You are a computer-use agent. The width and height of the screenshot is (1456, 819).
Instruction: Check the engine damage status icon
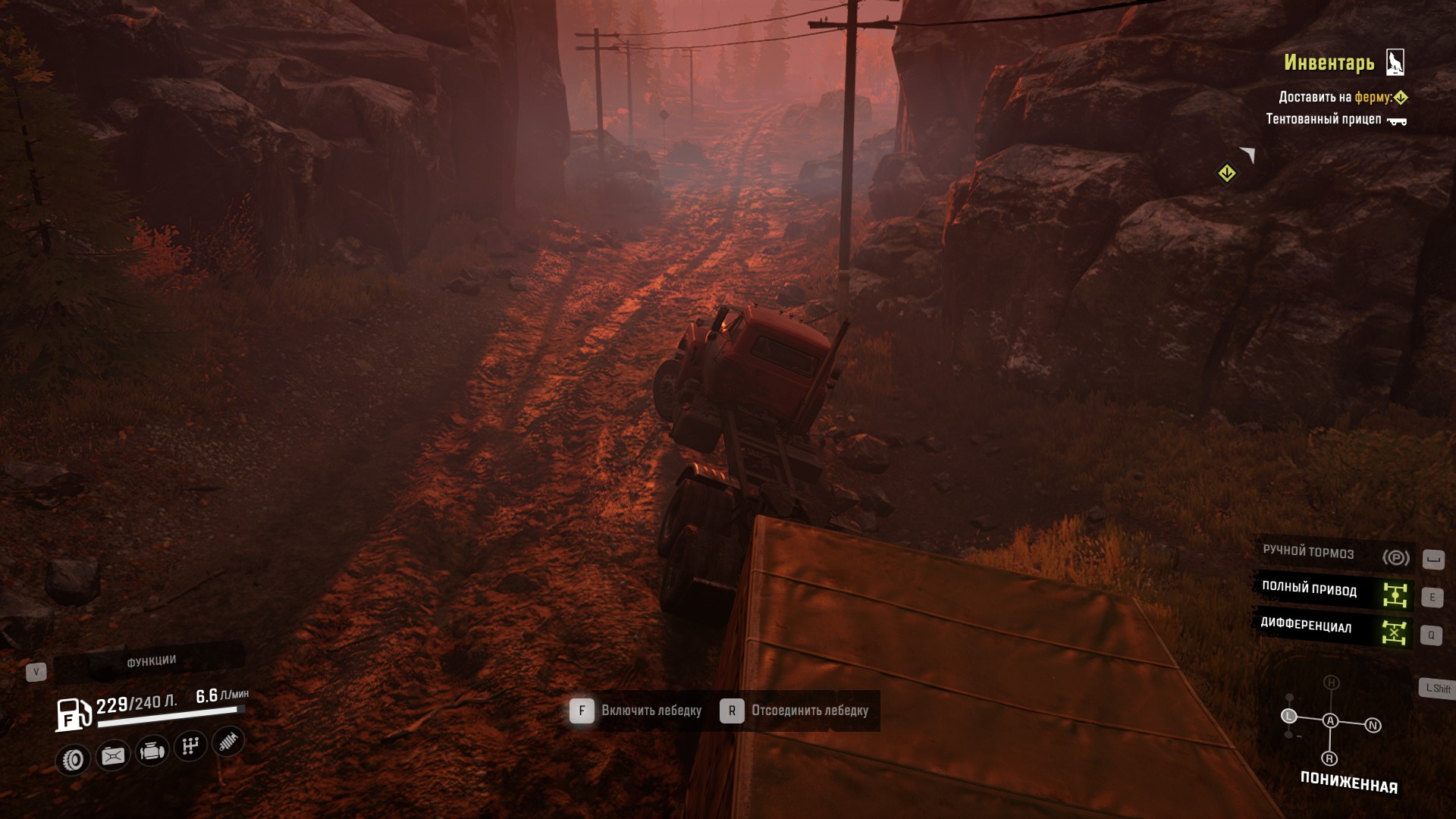(152, 751)
